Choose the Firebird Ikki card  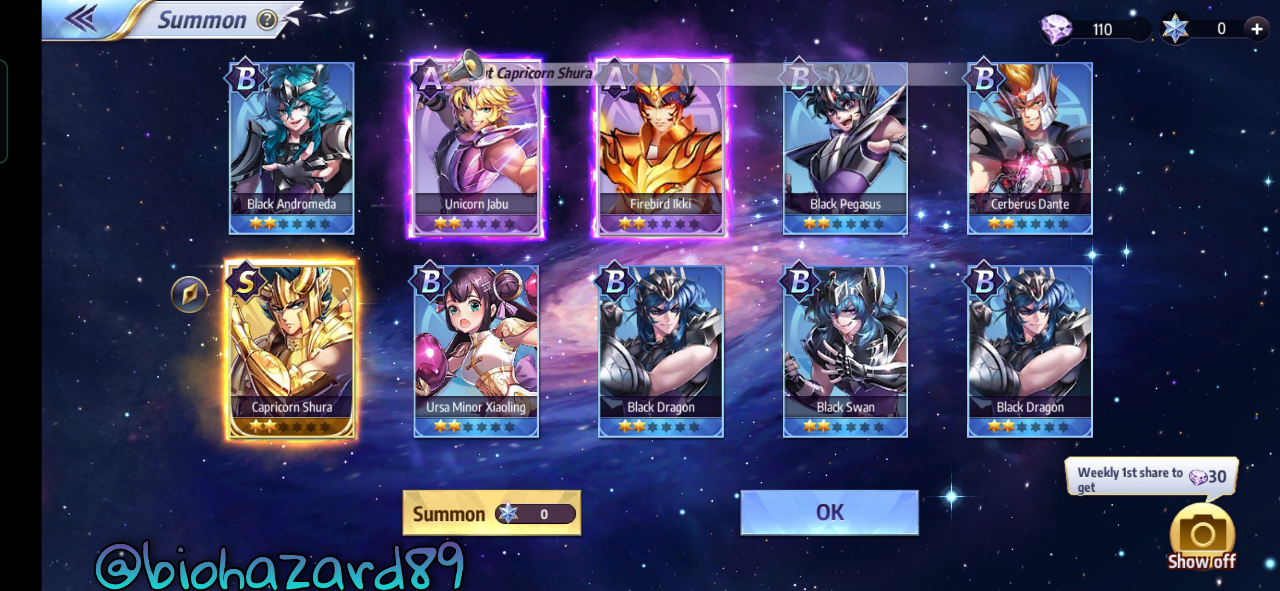click(x=661, y=148)
